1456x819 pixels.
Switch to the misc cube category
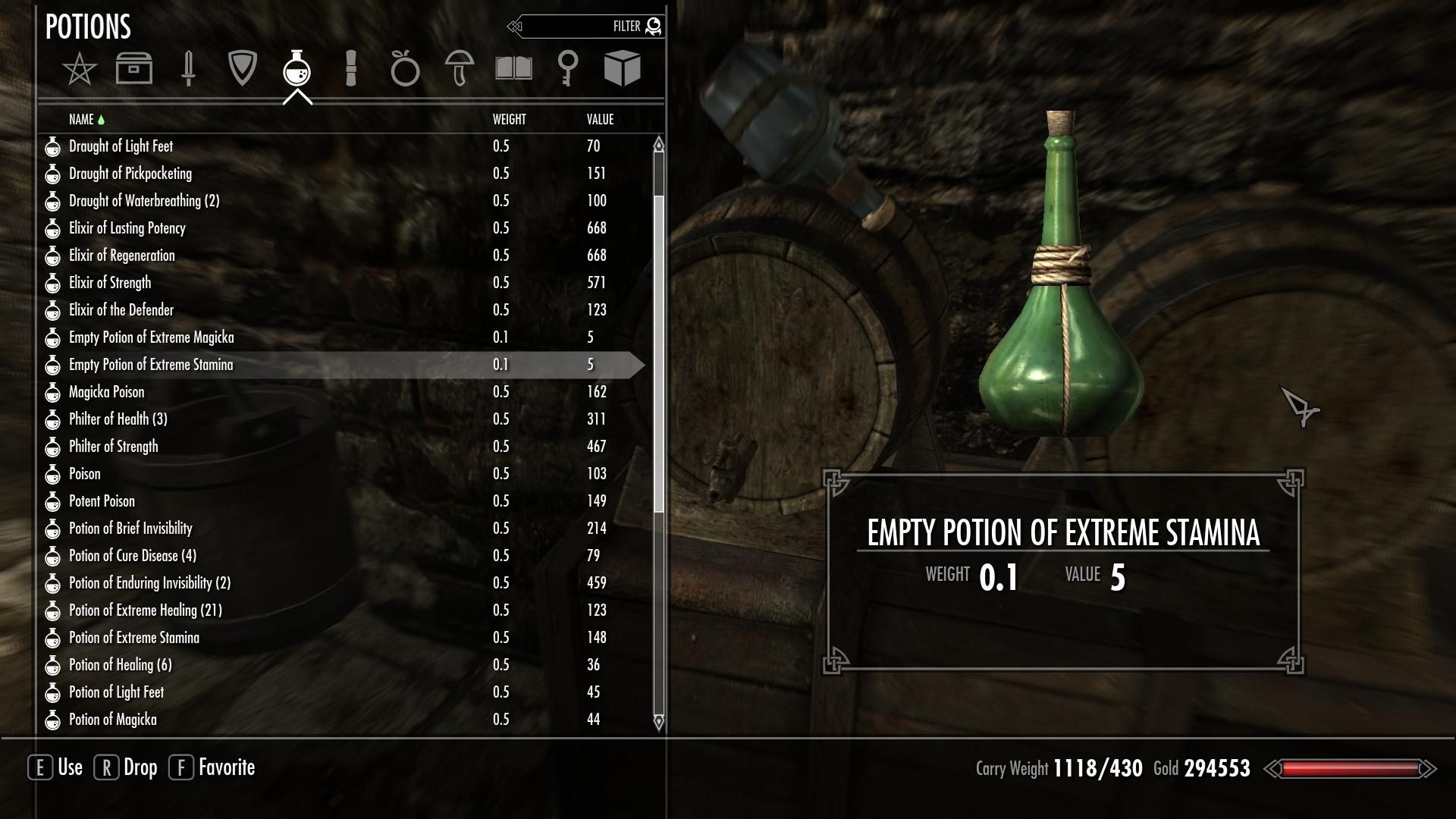point(622,69)
